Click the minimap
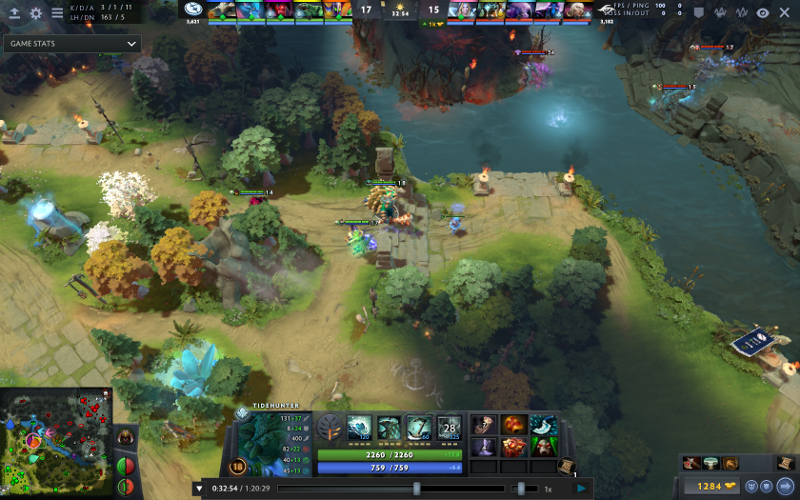Screen dimensions: 800x500 tap(56, 442)
